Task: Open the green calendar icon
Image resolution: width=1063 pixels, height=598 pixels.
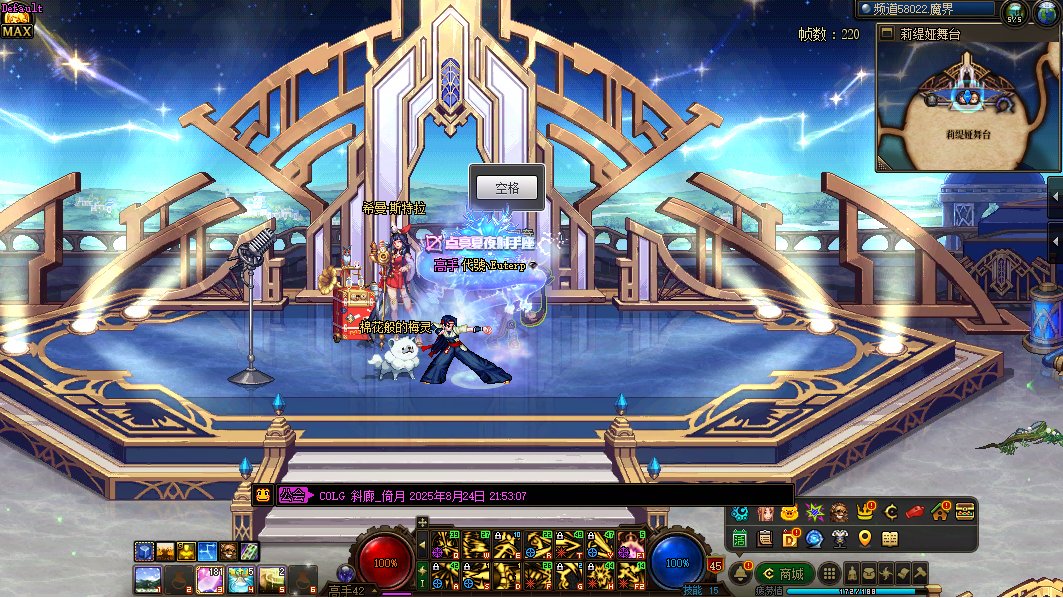Action: pos(740,539)
